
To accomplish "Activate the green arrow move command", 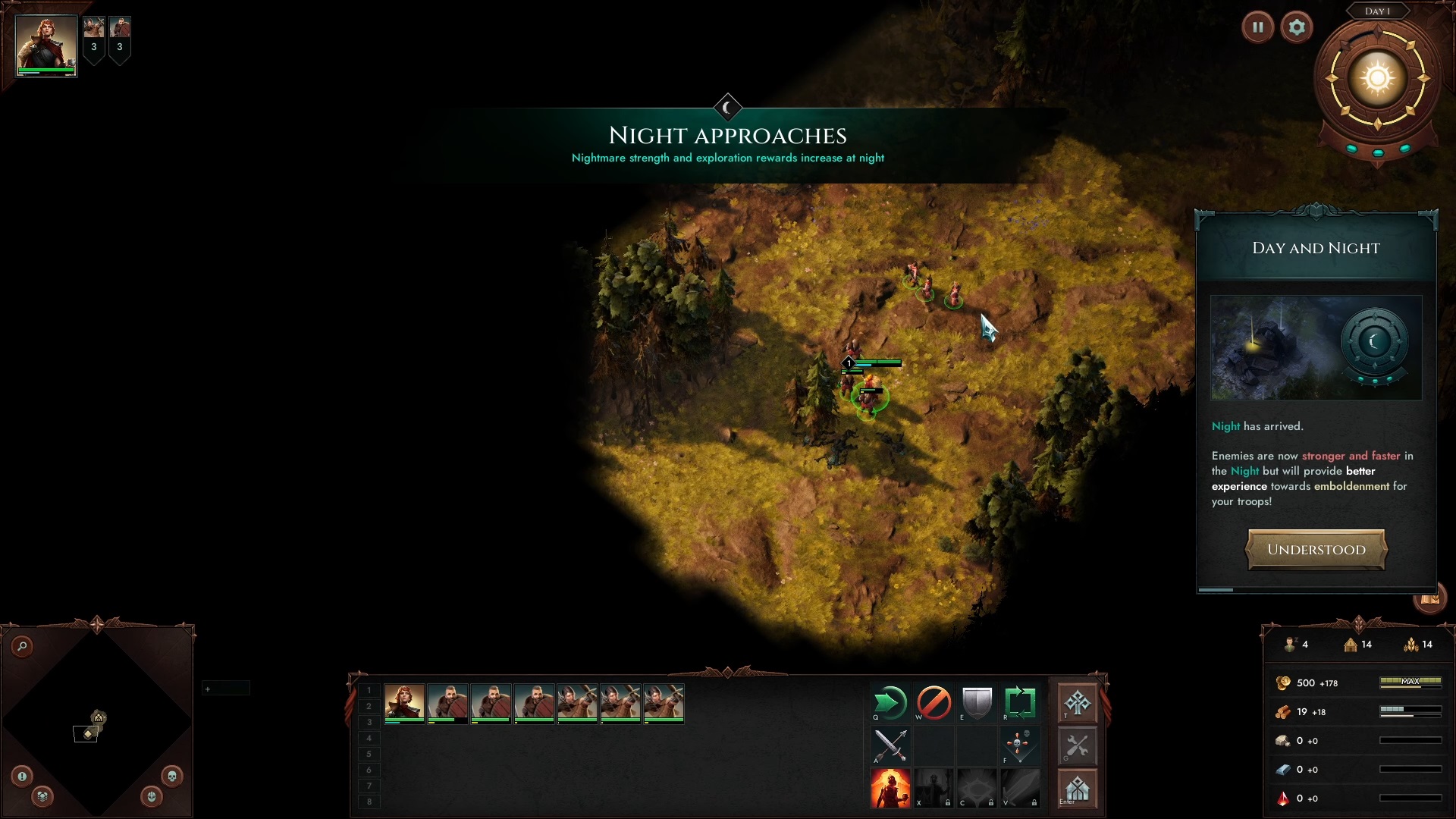I will click(890, 703).
